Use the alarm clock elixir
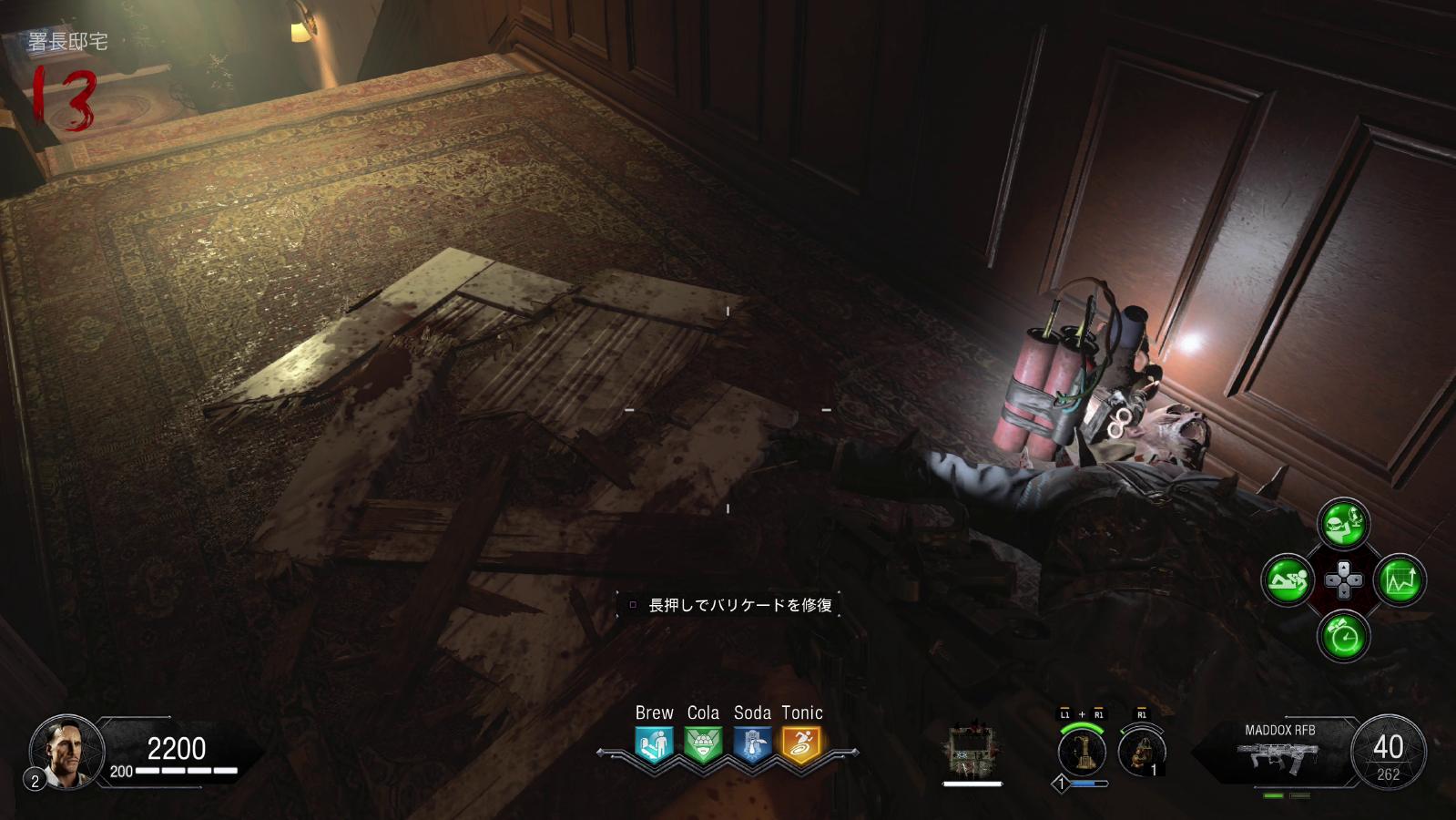This screenshot has width=1456, height=820. [x=1344, y=635]
